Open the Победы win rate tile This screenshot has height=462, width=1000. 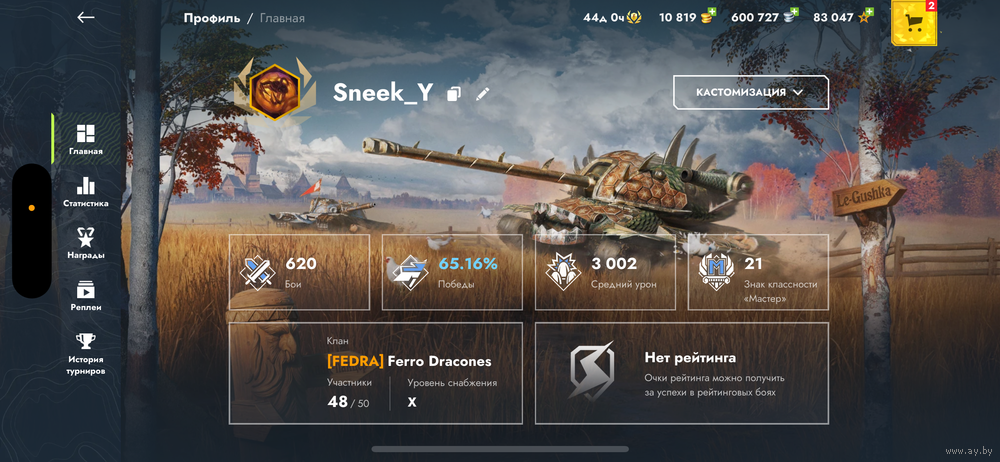(452, 272)
